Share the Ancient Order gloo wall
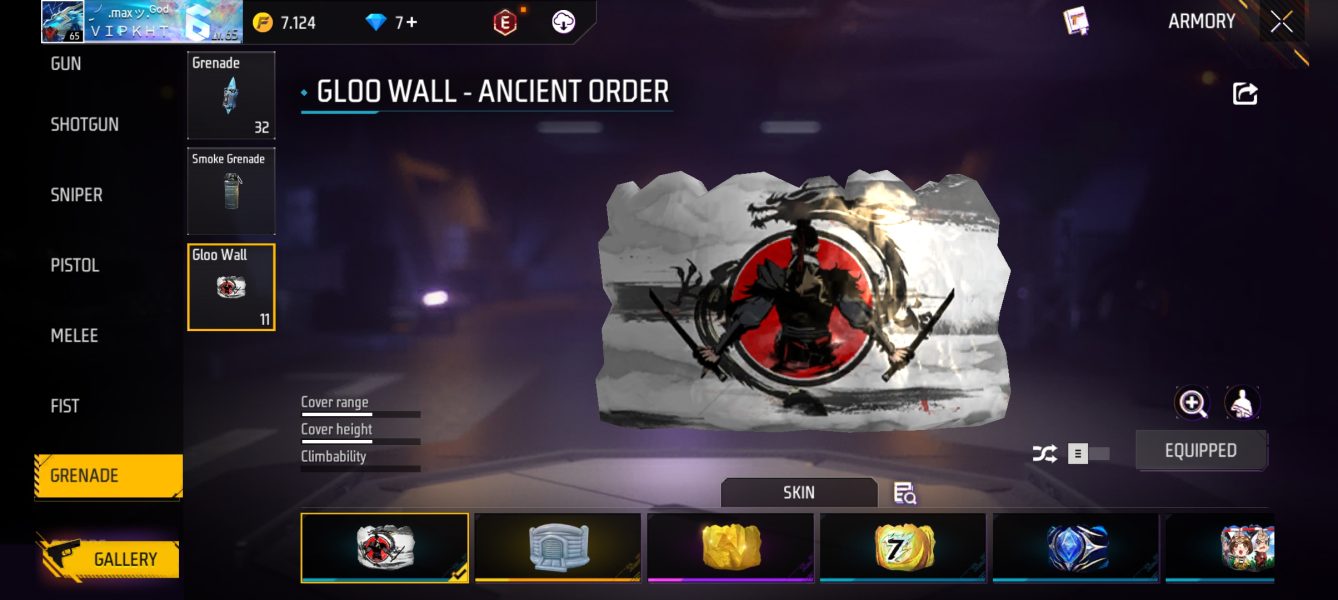Screen dimensions: 1338x600 click(x=1245, y=94)
